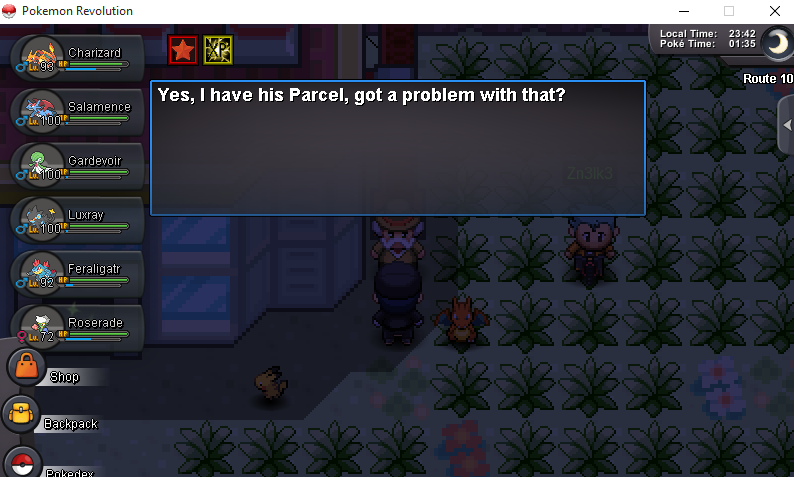Close the Pokemon Revolution window
794x477 pixels.
(x=774, y=11)
